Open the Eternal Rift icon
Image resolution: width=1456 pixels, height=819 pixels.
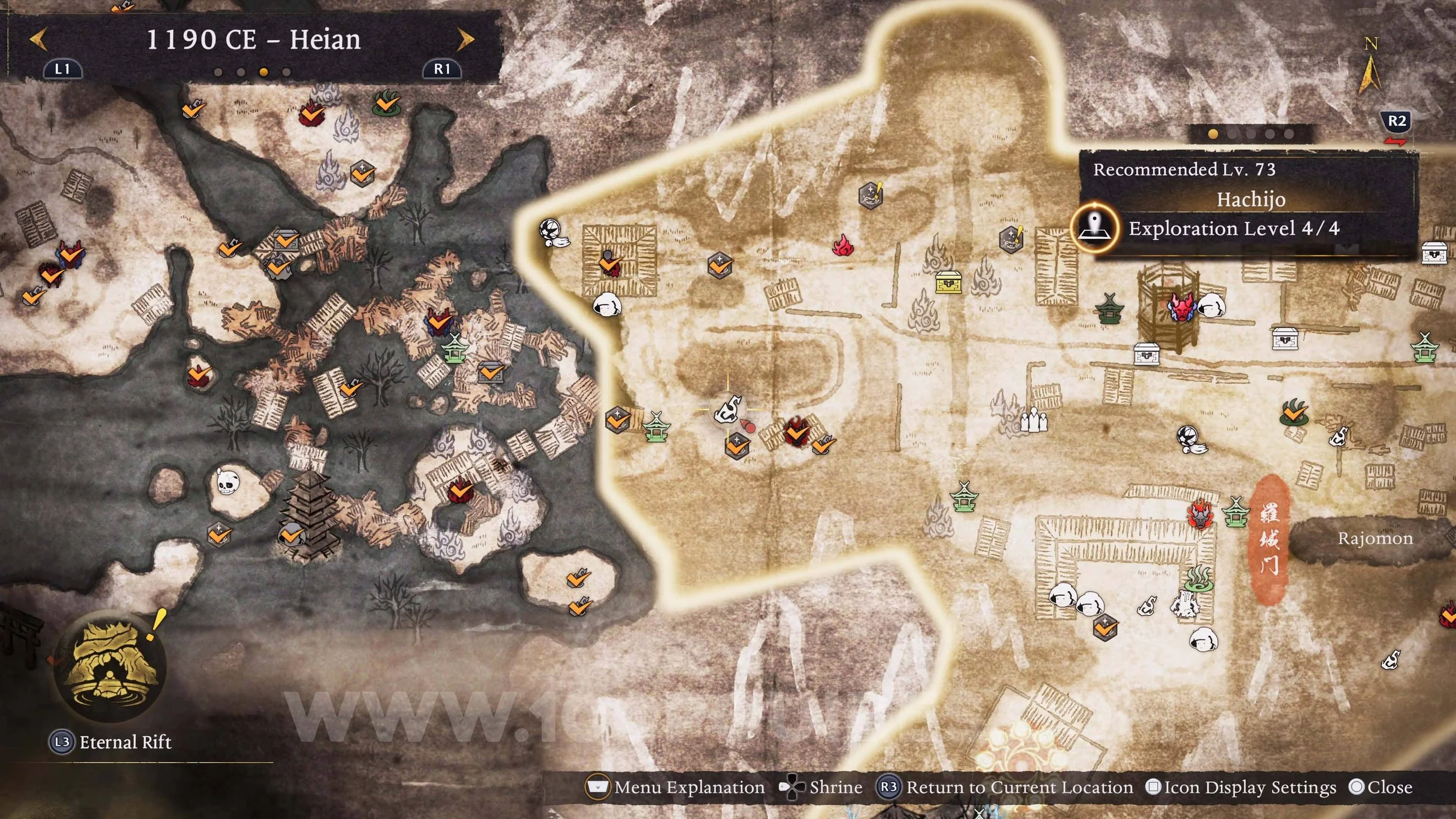point(110,666)
